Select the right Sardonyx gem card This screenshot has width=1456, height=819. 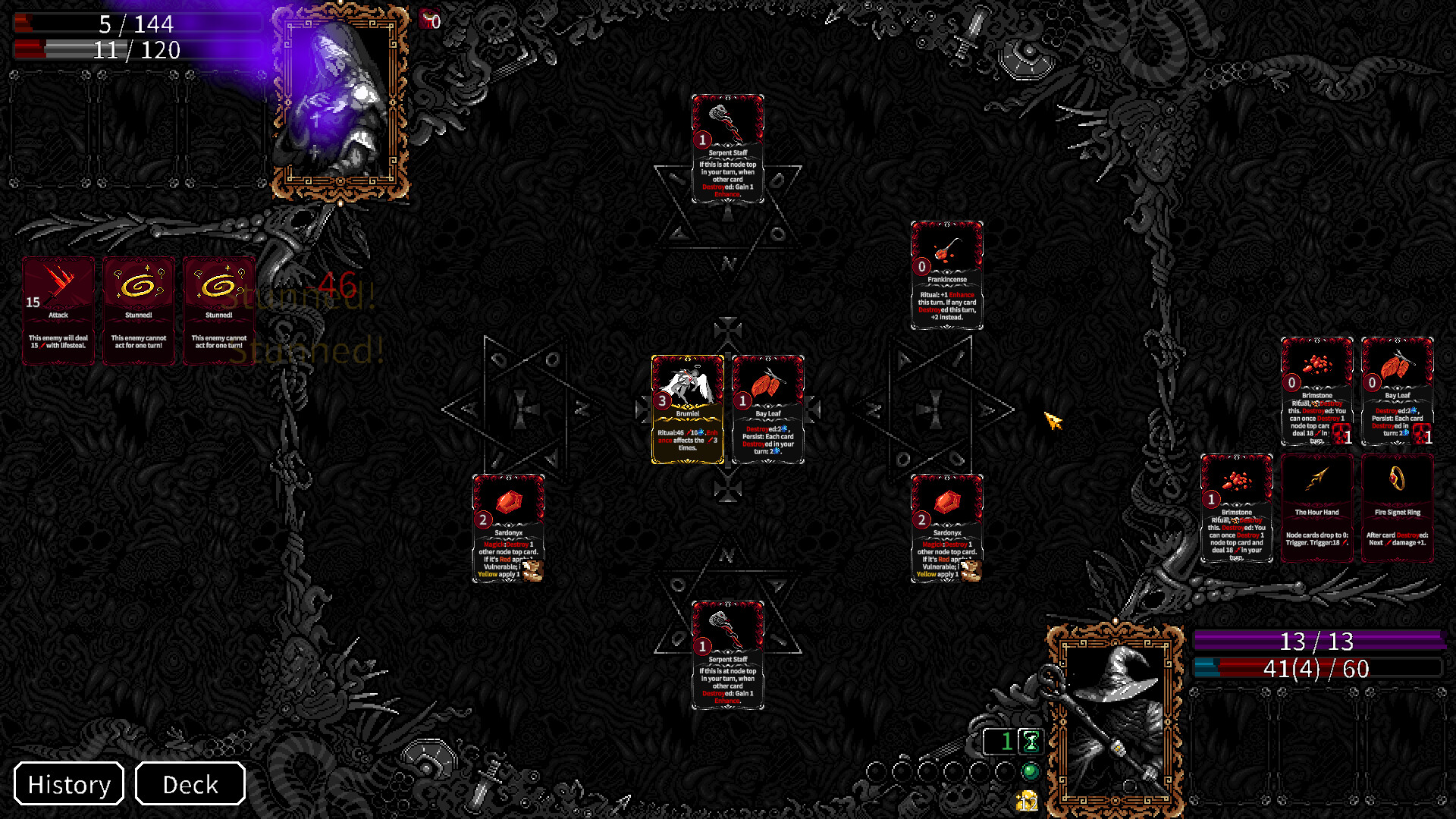946,531
